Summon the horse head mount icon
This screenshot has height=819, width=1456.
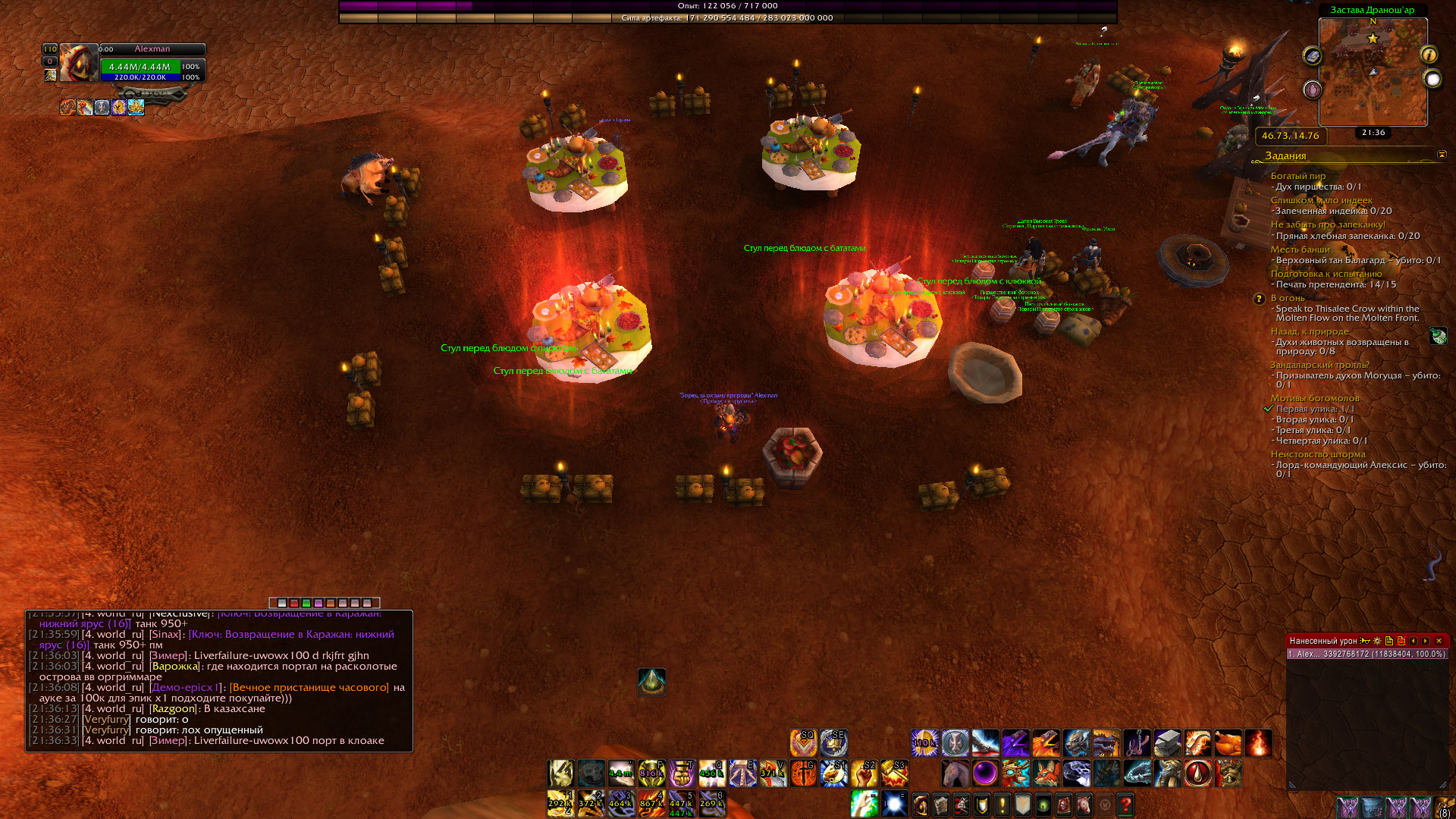point(955,773)
